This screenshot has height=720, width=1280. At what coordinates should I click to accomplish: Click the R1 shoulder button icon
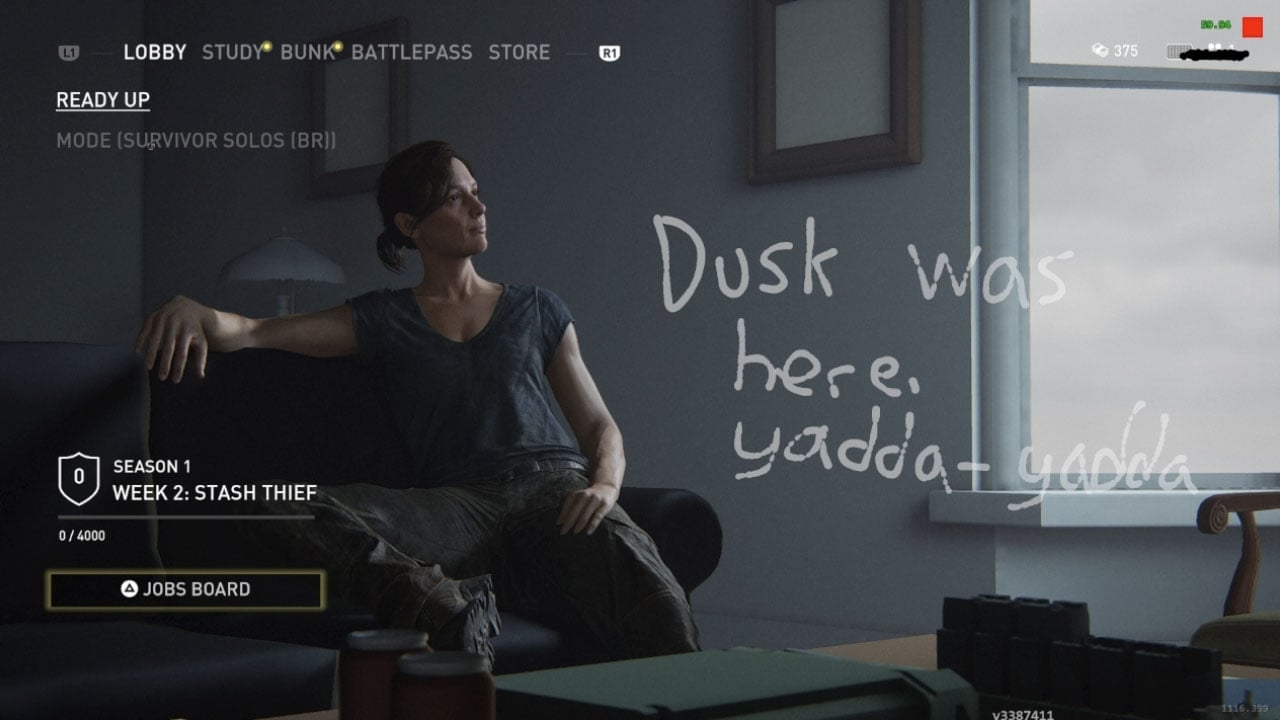612,52
